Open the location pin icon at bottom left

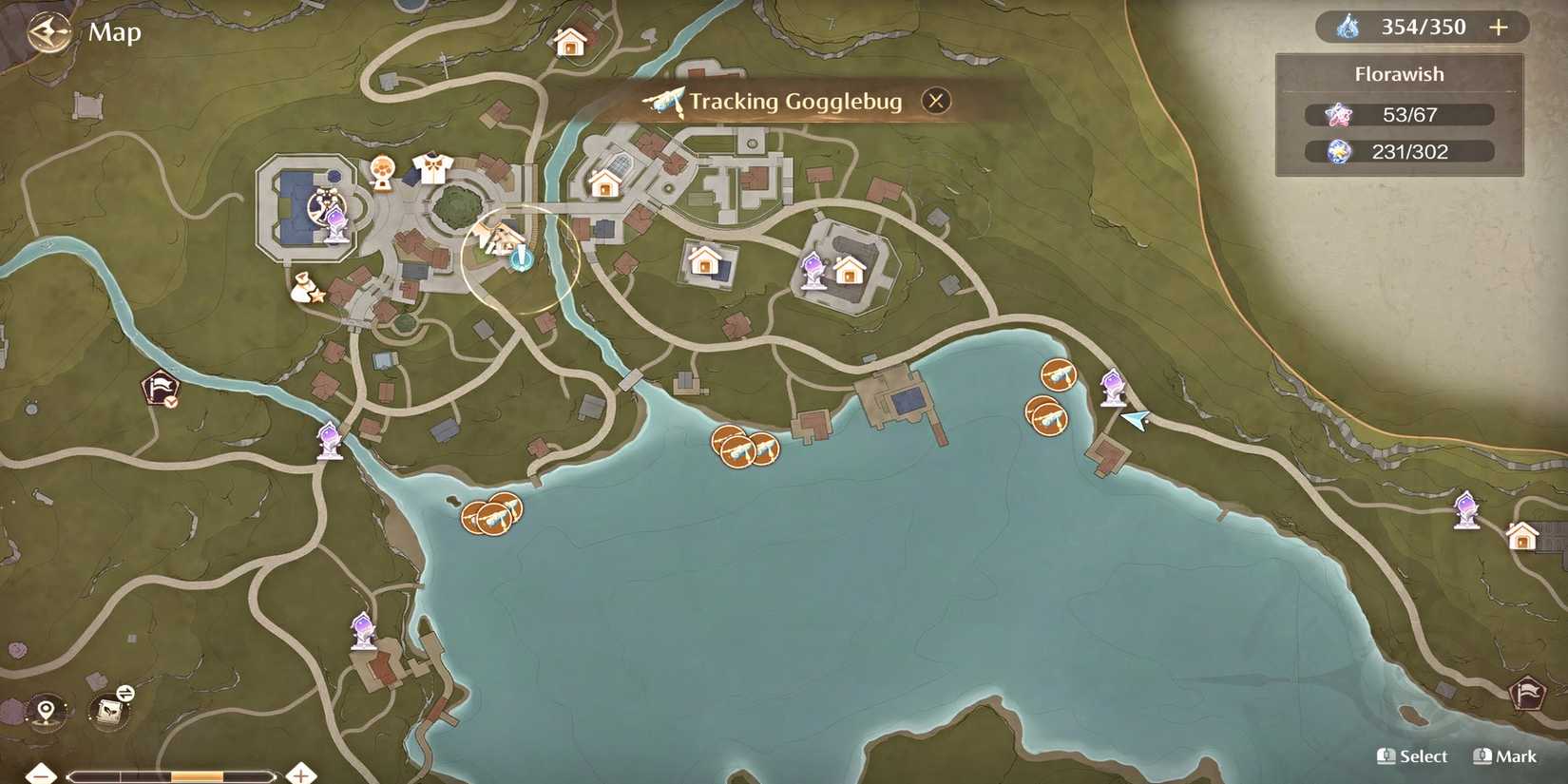pos(45,710)
